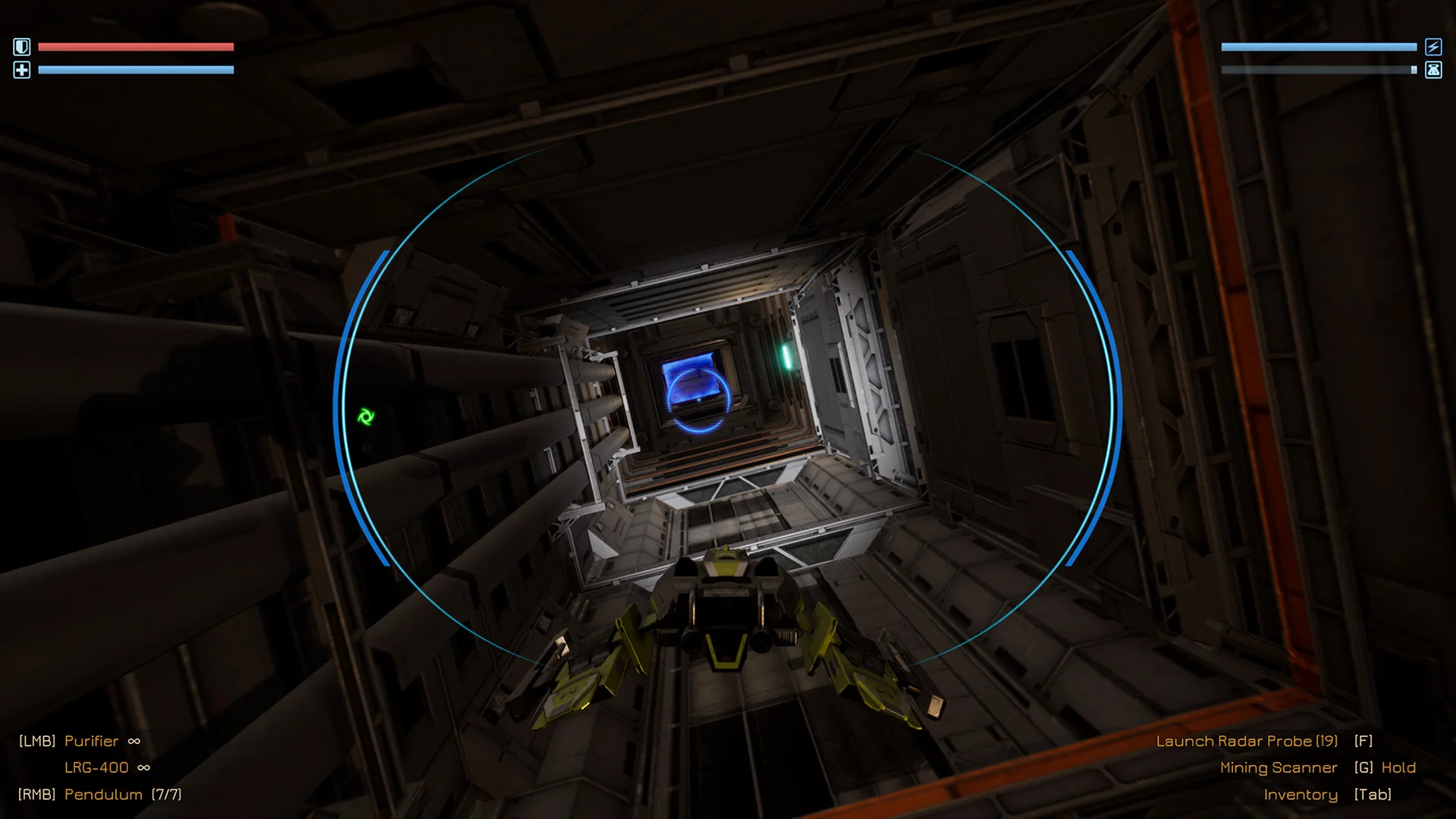This screenshot has width=1456, height=819.
Task: Click the shield status icon
Action: (x=22, y=46)
